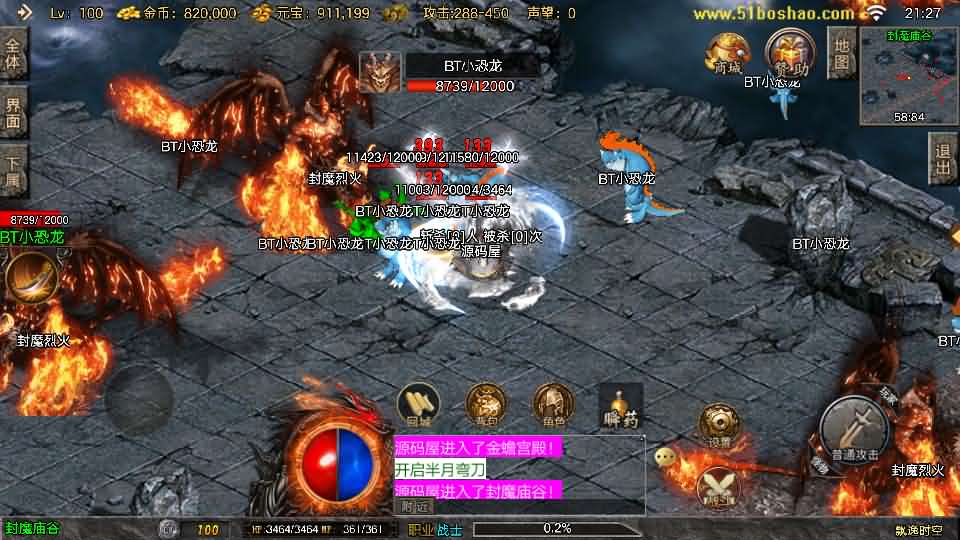
Task: Open the 背包 bag icon
Action: click(x=486, y=405)
